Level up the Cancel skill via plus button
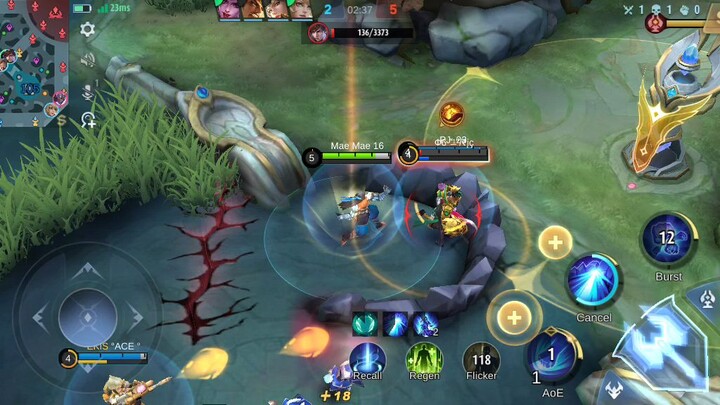This screenshot has width=720, height=405. (x=555, y=241)
